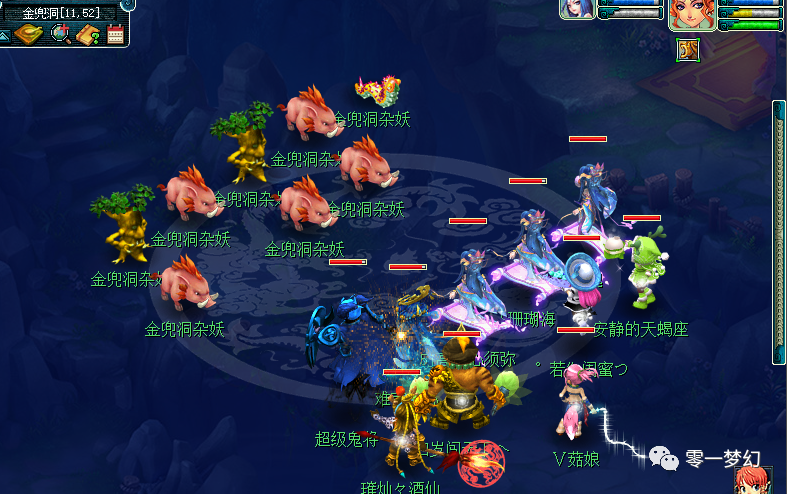Viewport: 787px width, 494px height.
Task: Click the golden buff status icon
Action: click(687, 48)
